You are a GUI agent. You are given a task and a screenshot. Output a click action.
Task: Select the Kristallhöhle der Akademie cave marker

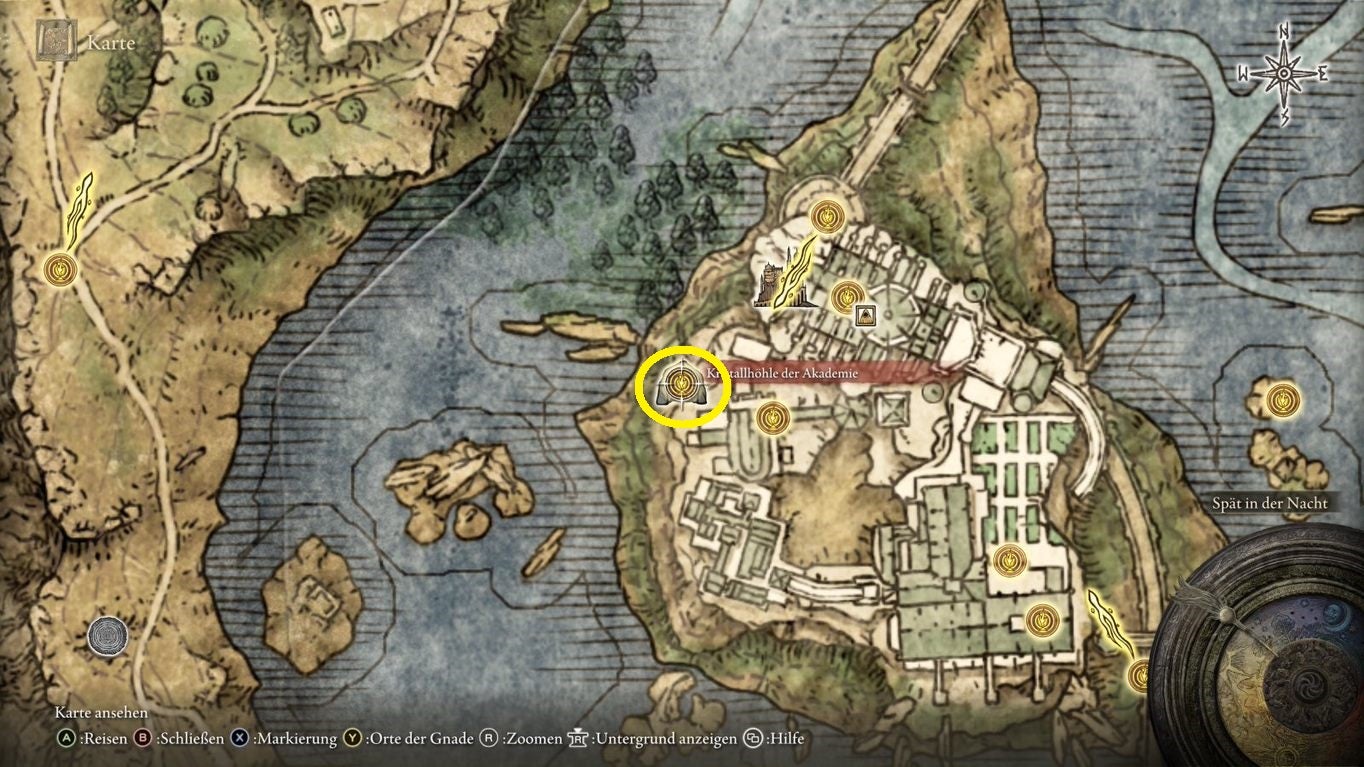(x=681, y=385)
